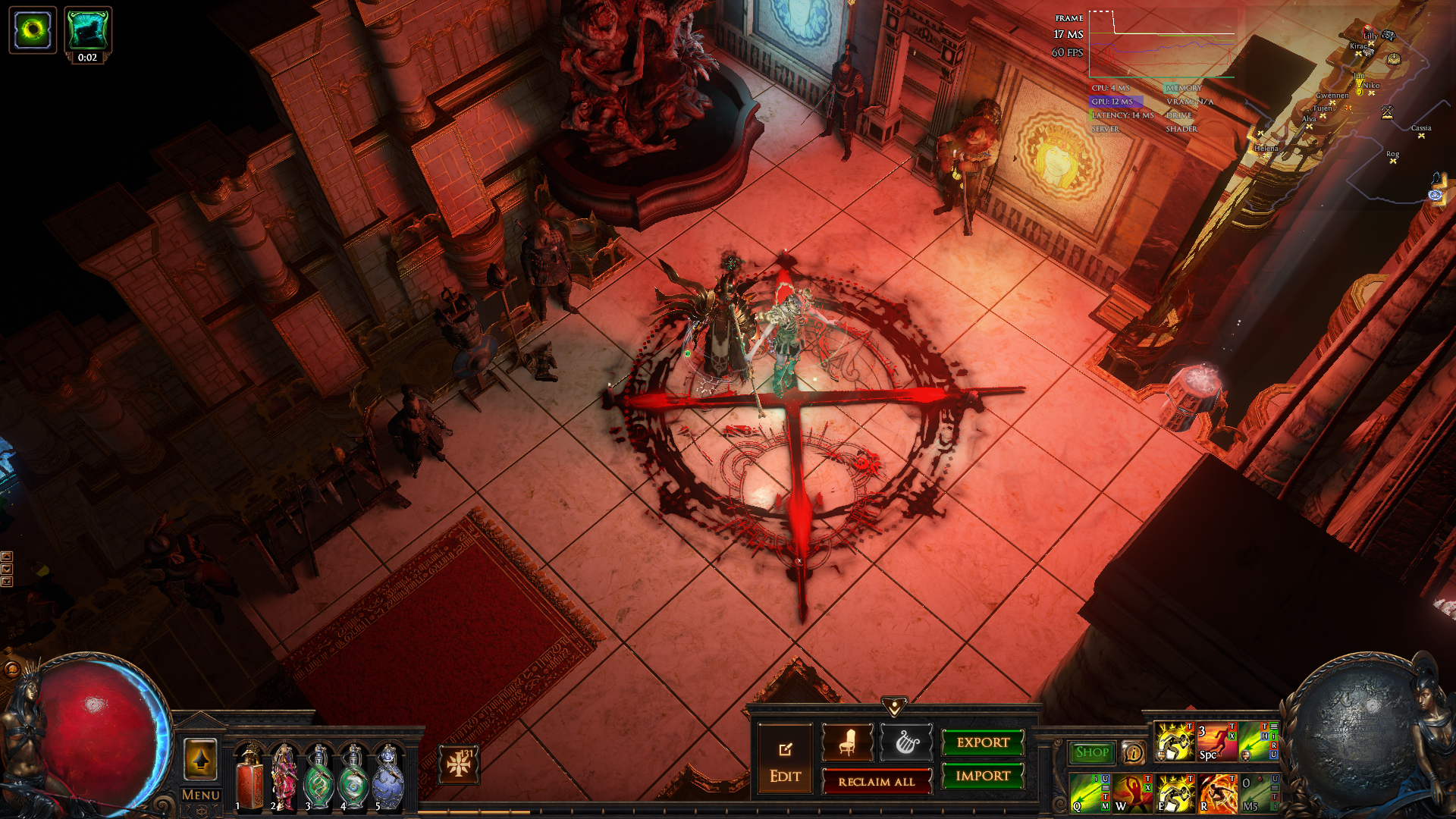Open the harp music button

coord(906,743)
